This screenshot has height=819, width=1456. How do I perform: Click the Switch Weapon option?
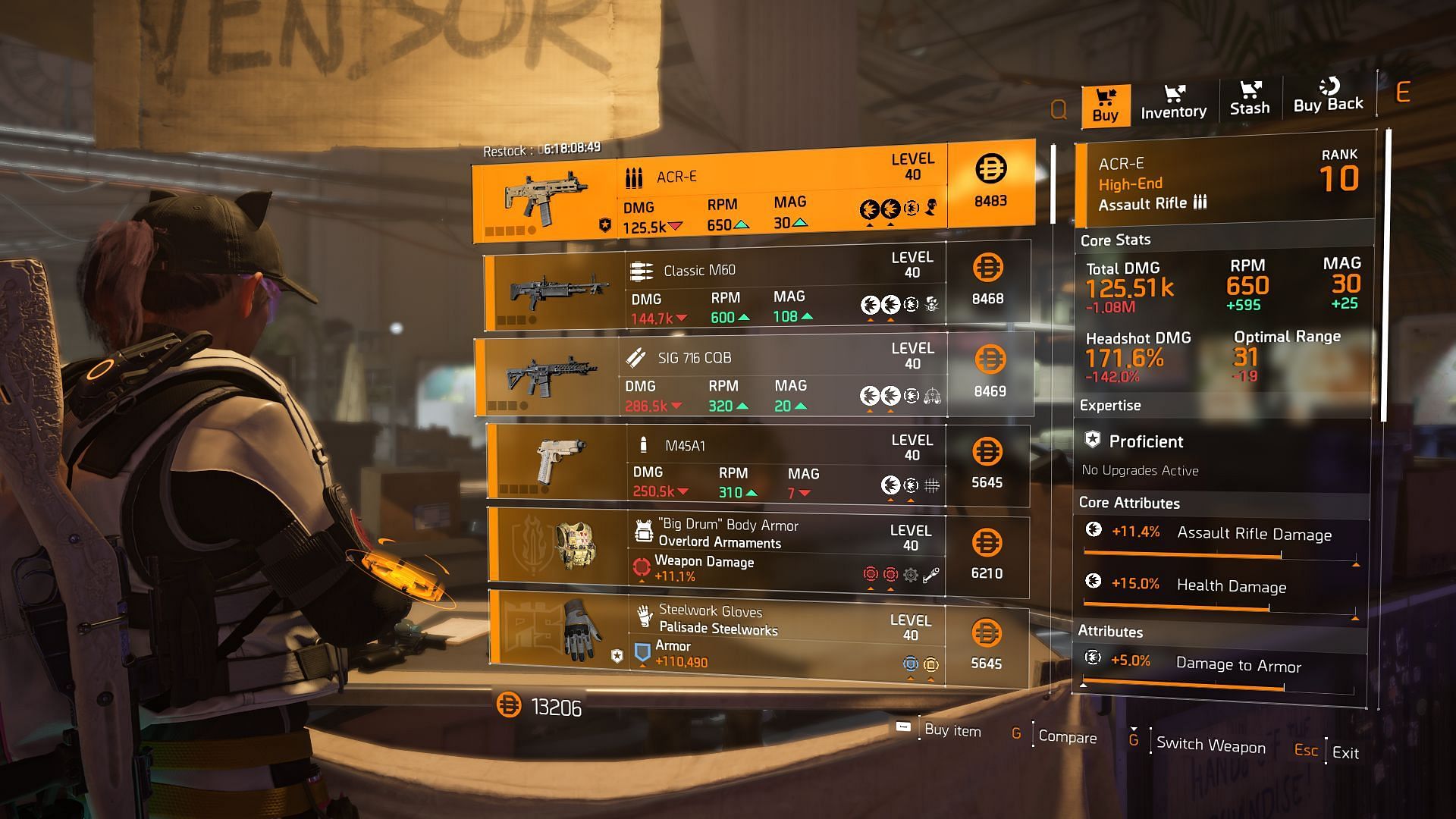pyautogui.click(x=1210, y=745)
